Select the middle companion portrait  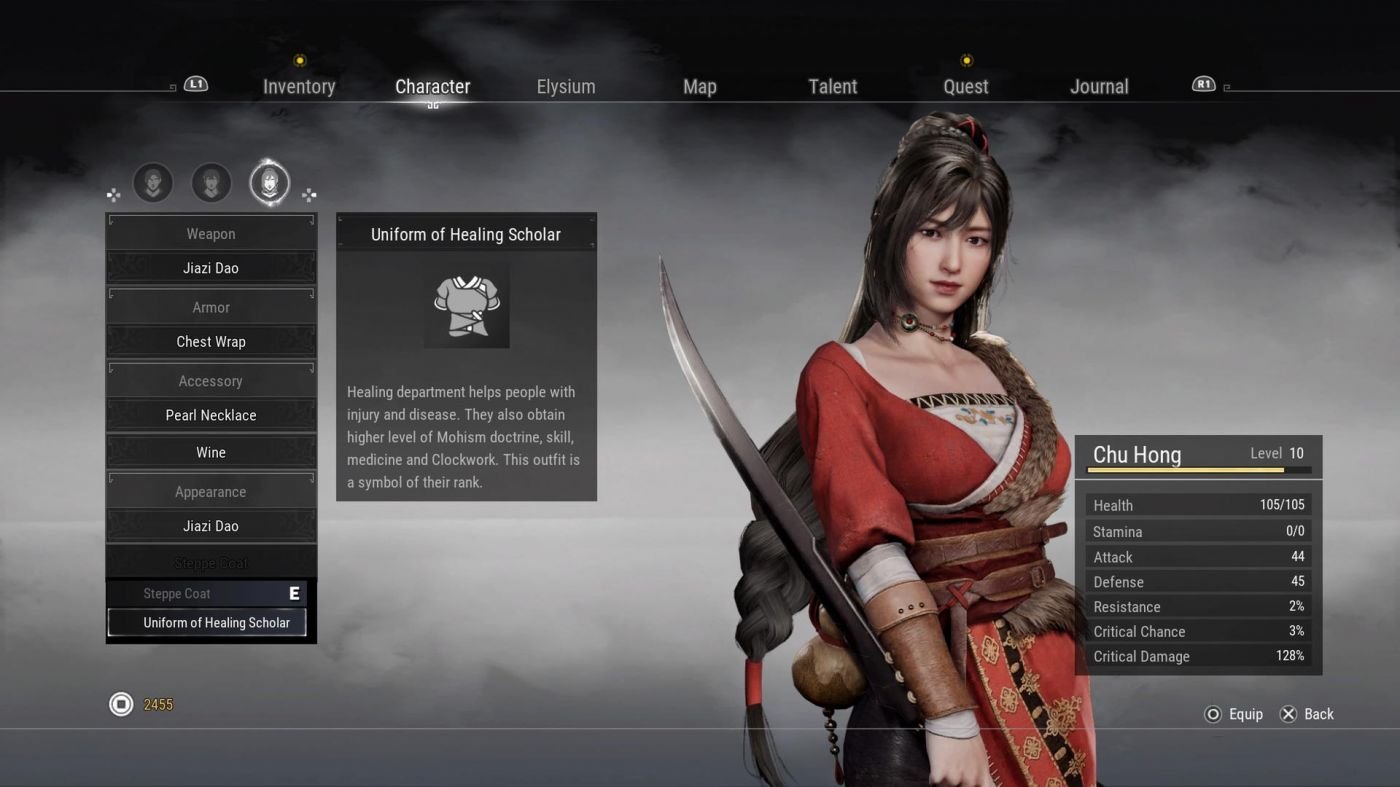tap(210, 182)
